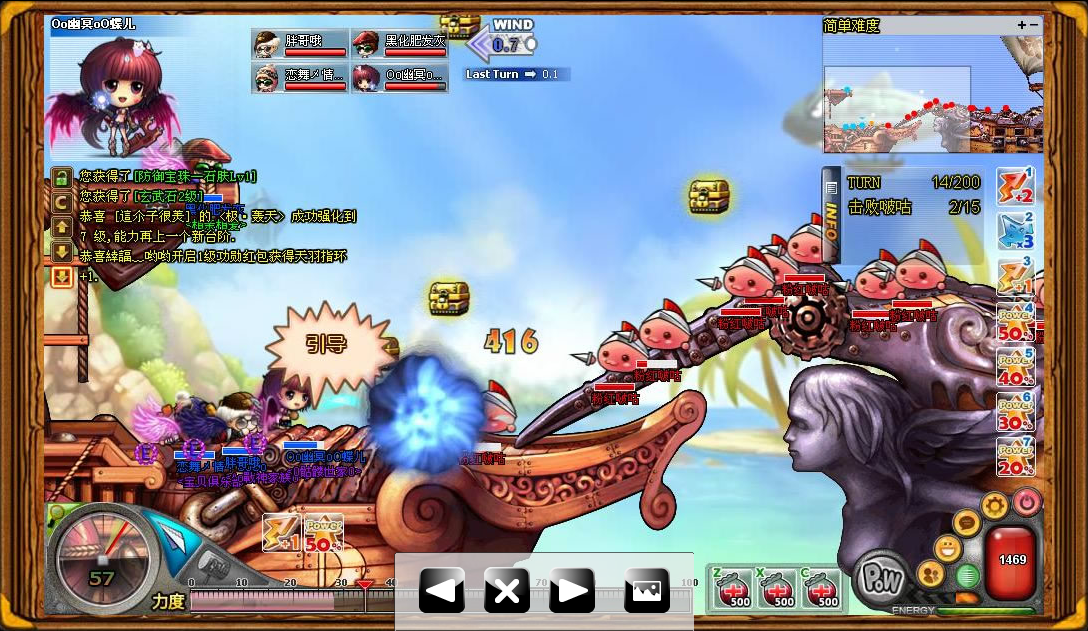Activate the POW special attack button
The image size is (1088, 631).
(x=883, y=578)
